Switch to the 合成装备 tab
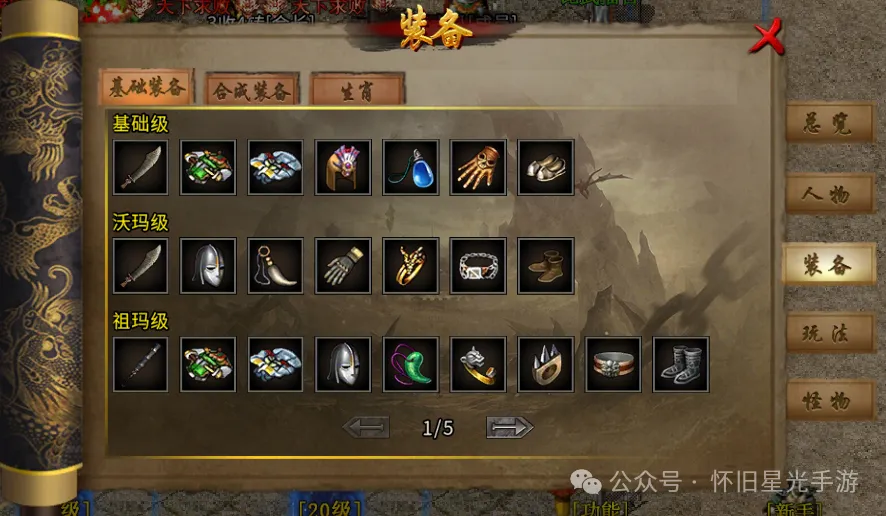 pyautogui.click(x=252, y=89)
